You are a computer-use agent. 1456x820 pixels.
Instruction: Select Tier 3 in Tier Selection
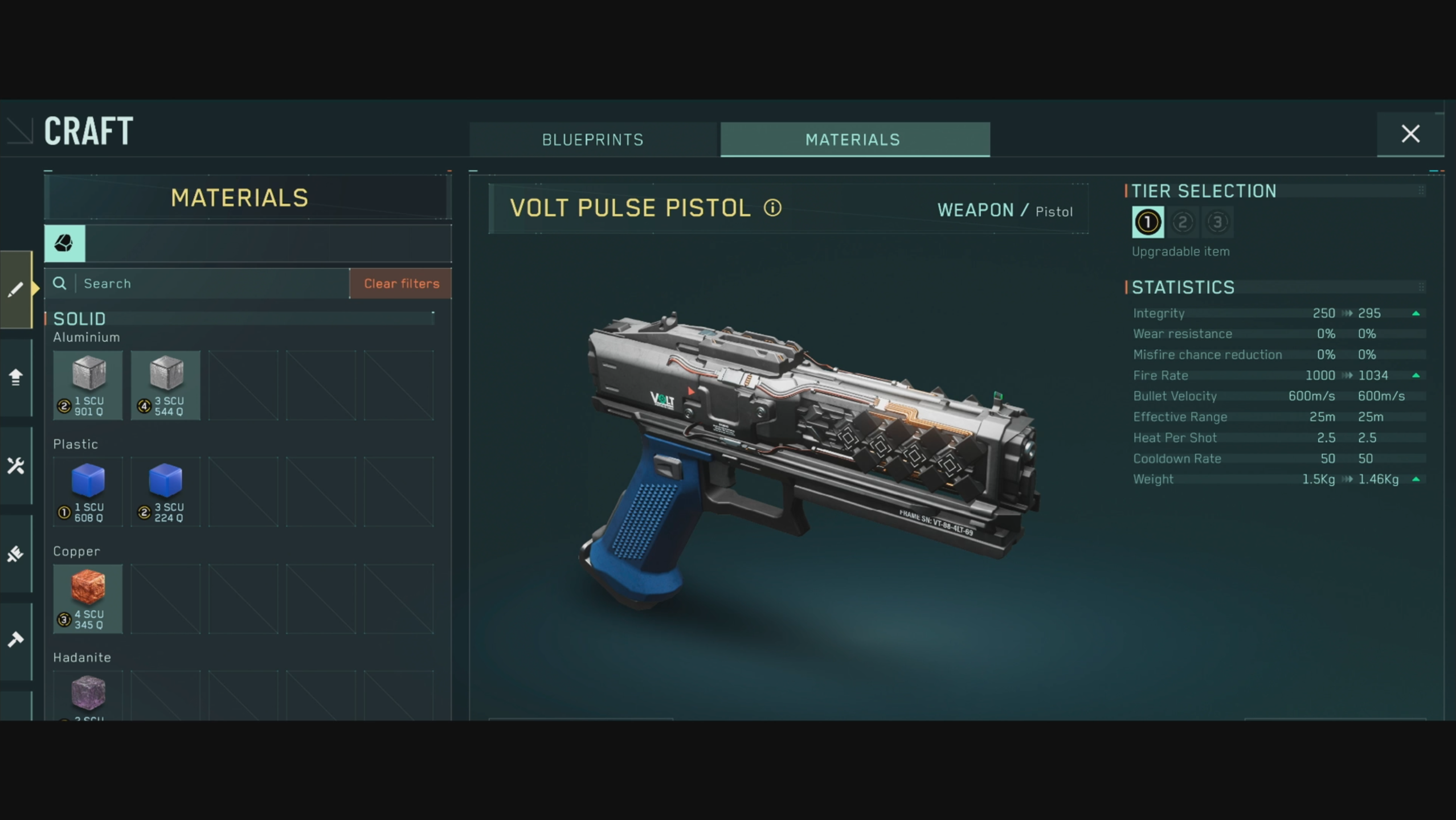click(1218, 222)
